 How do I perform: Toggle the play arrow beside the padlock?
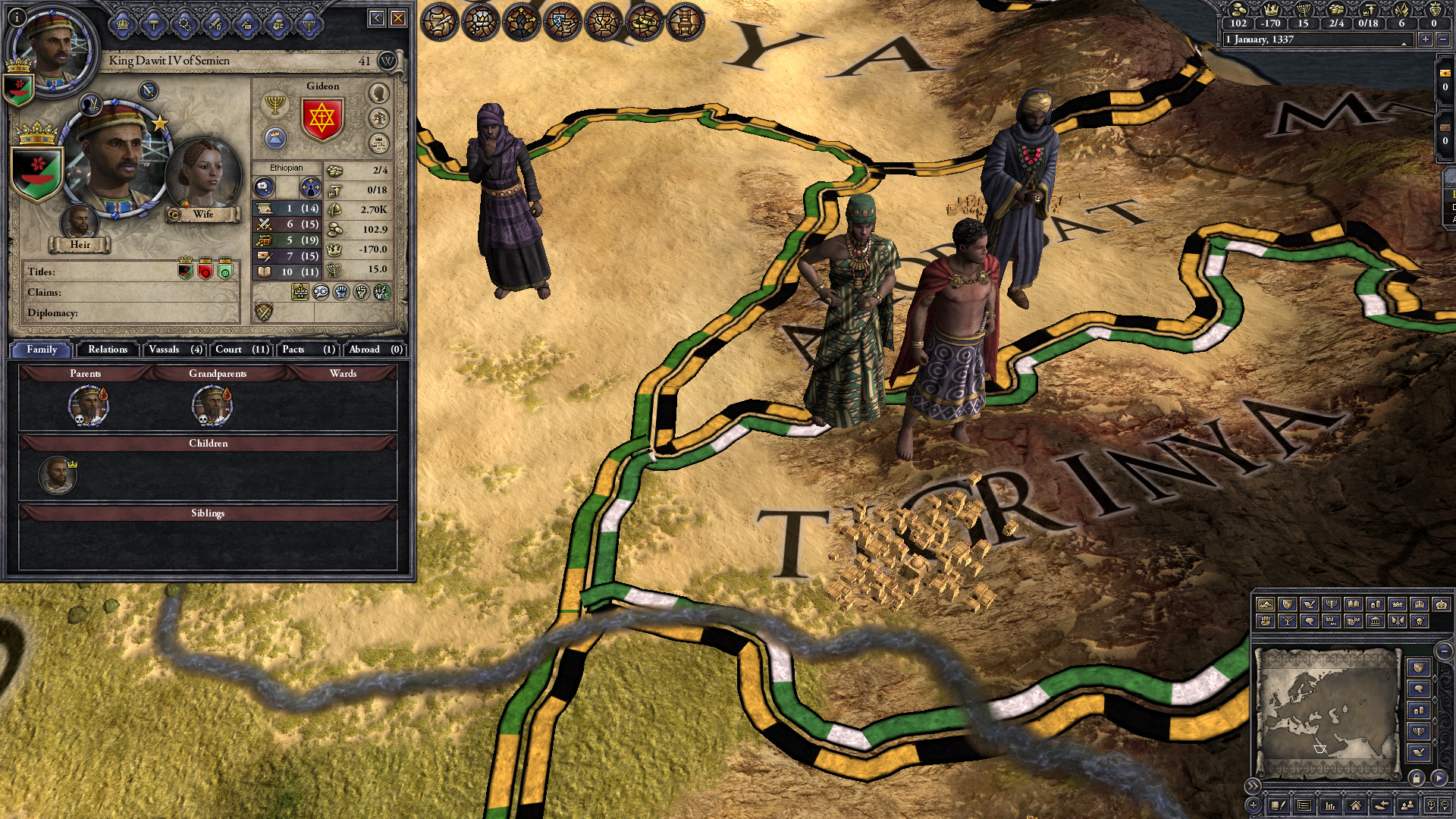click(1439, 777)
